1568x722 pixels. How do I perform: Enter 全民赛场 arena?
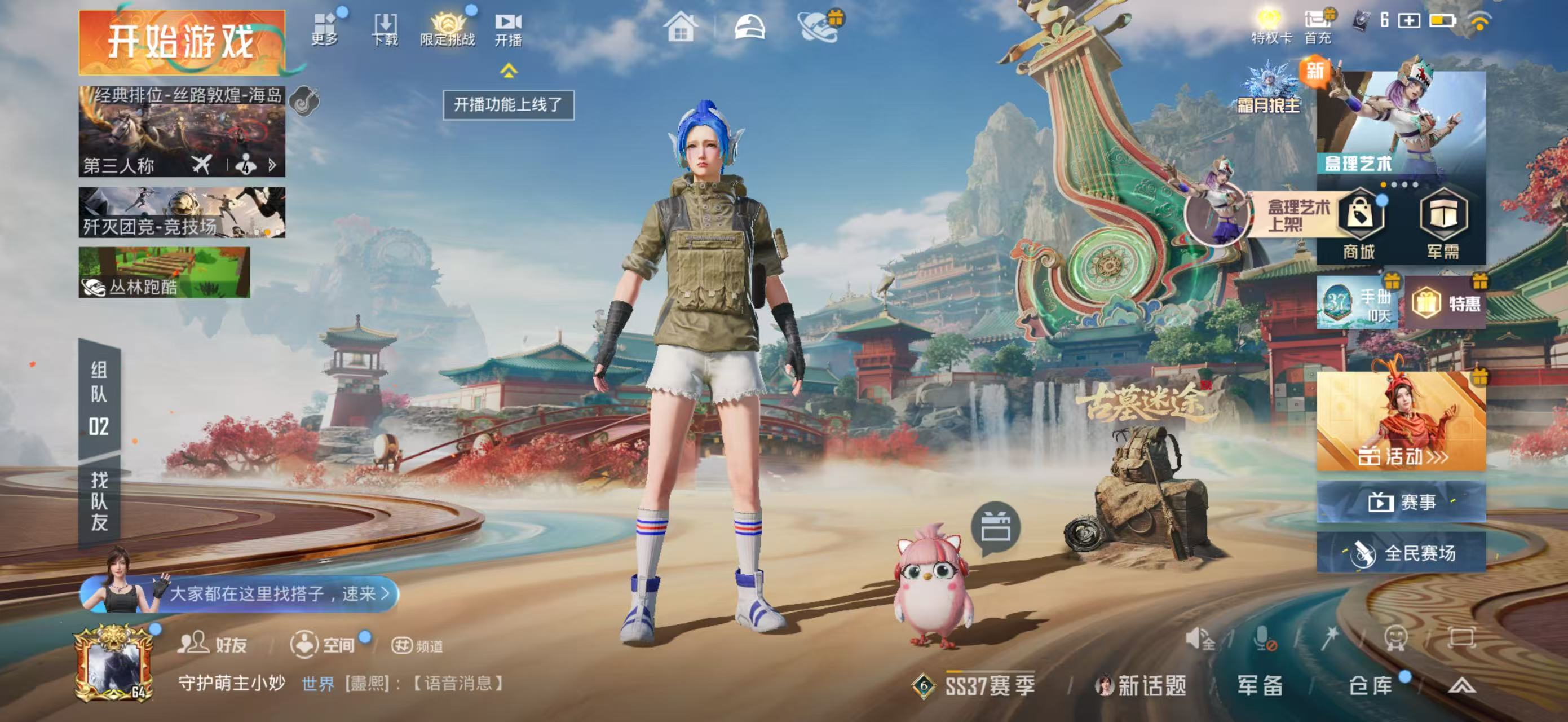tap(1401, 553)
